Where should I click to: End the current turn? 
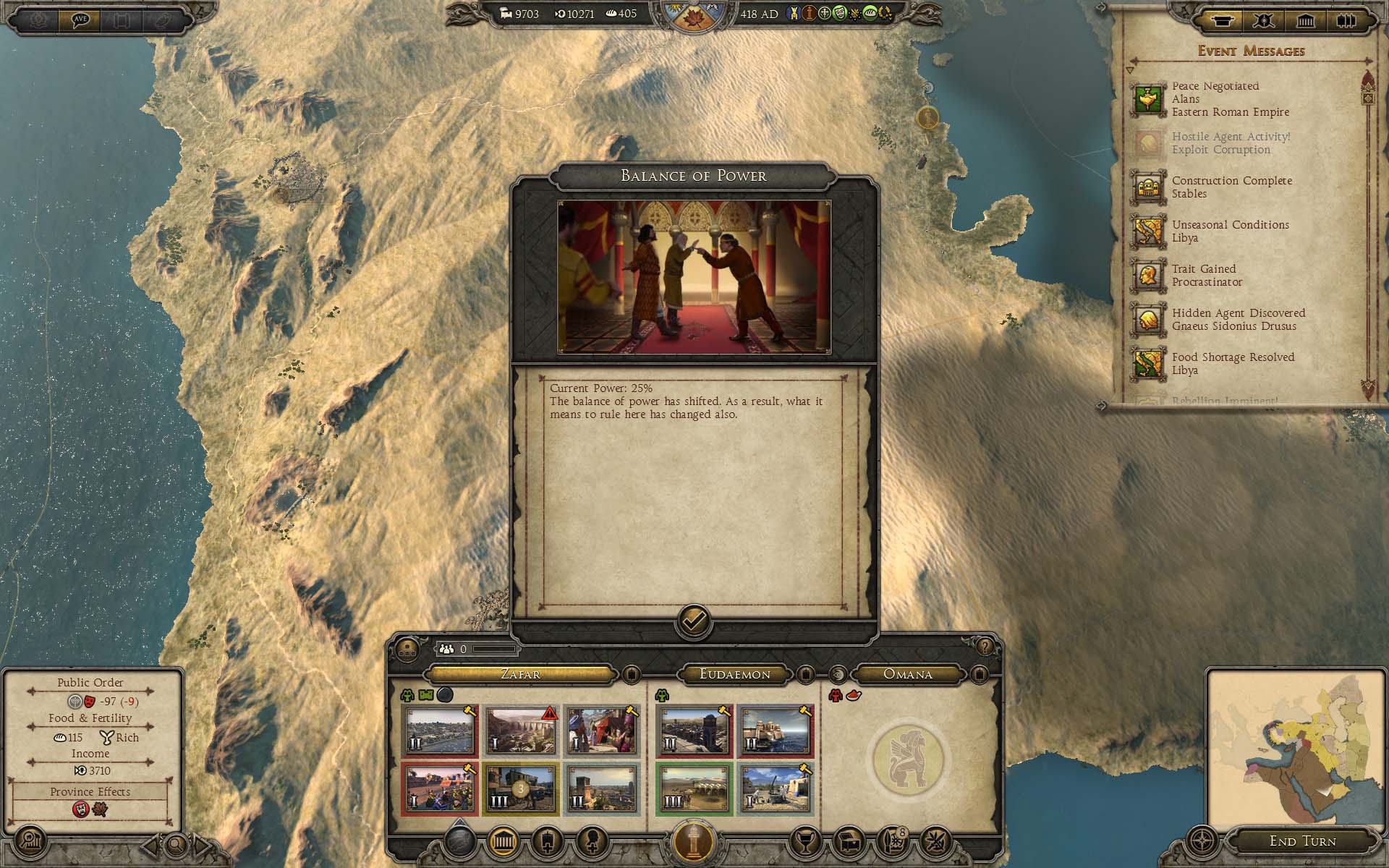[1302, 841]
